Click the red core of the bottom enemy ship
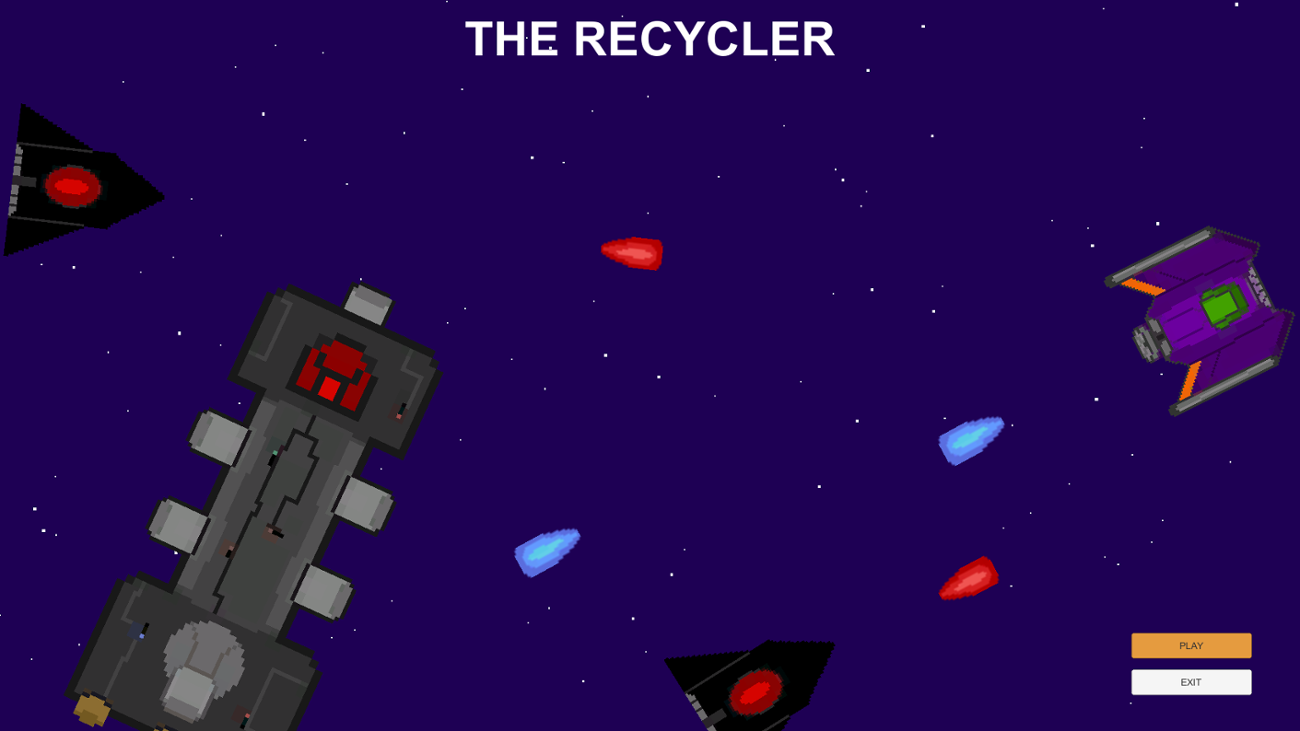The height and width of the screenshot is (731, 1300). 755,690
